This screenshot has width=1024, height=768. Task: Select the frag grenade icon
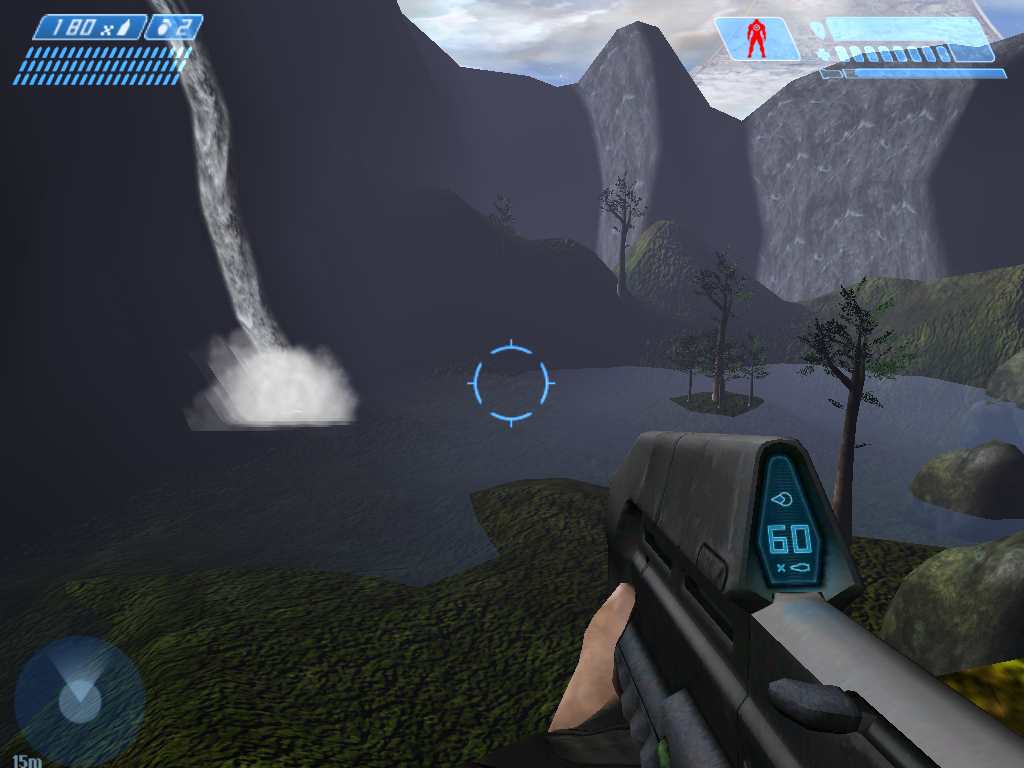pyautogui.click(x=164, y=27)
